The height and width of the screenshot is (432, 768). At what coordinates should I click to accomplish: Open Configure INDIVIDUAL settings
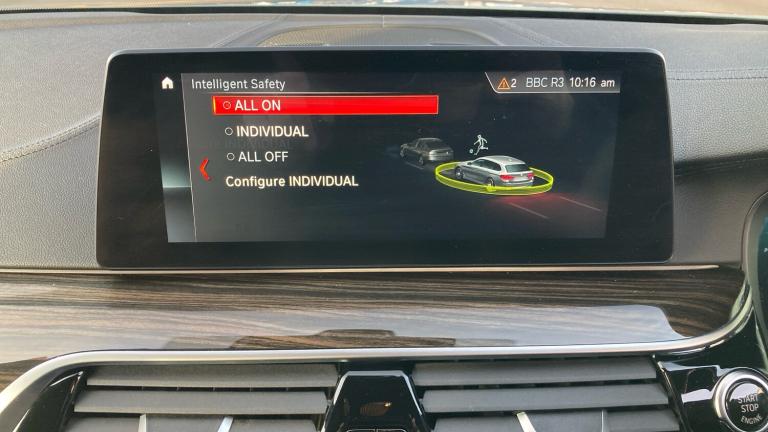(291, 182)
